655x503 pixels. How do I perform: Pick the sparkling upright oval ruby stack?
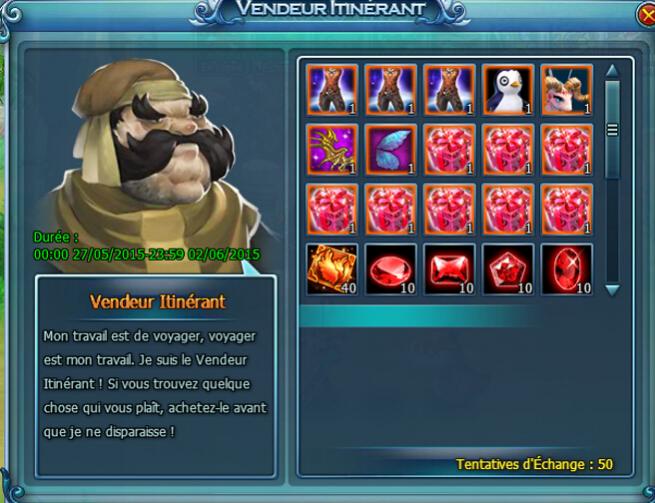point(566,268)
